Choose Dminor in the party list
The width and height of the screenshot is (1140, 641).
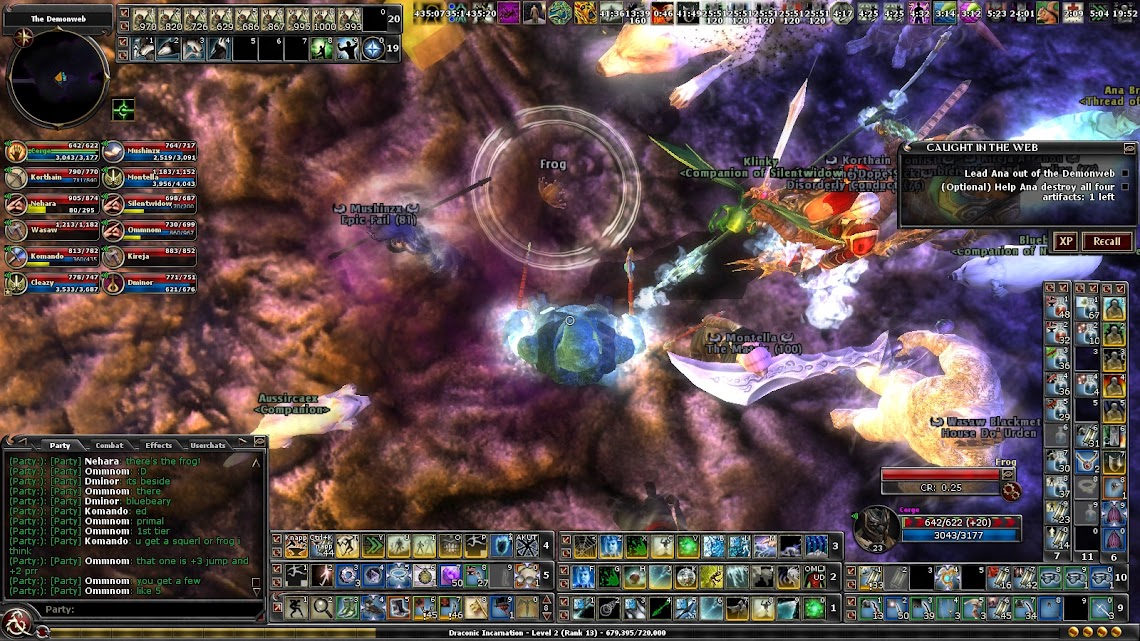(150, 283)
